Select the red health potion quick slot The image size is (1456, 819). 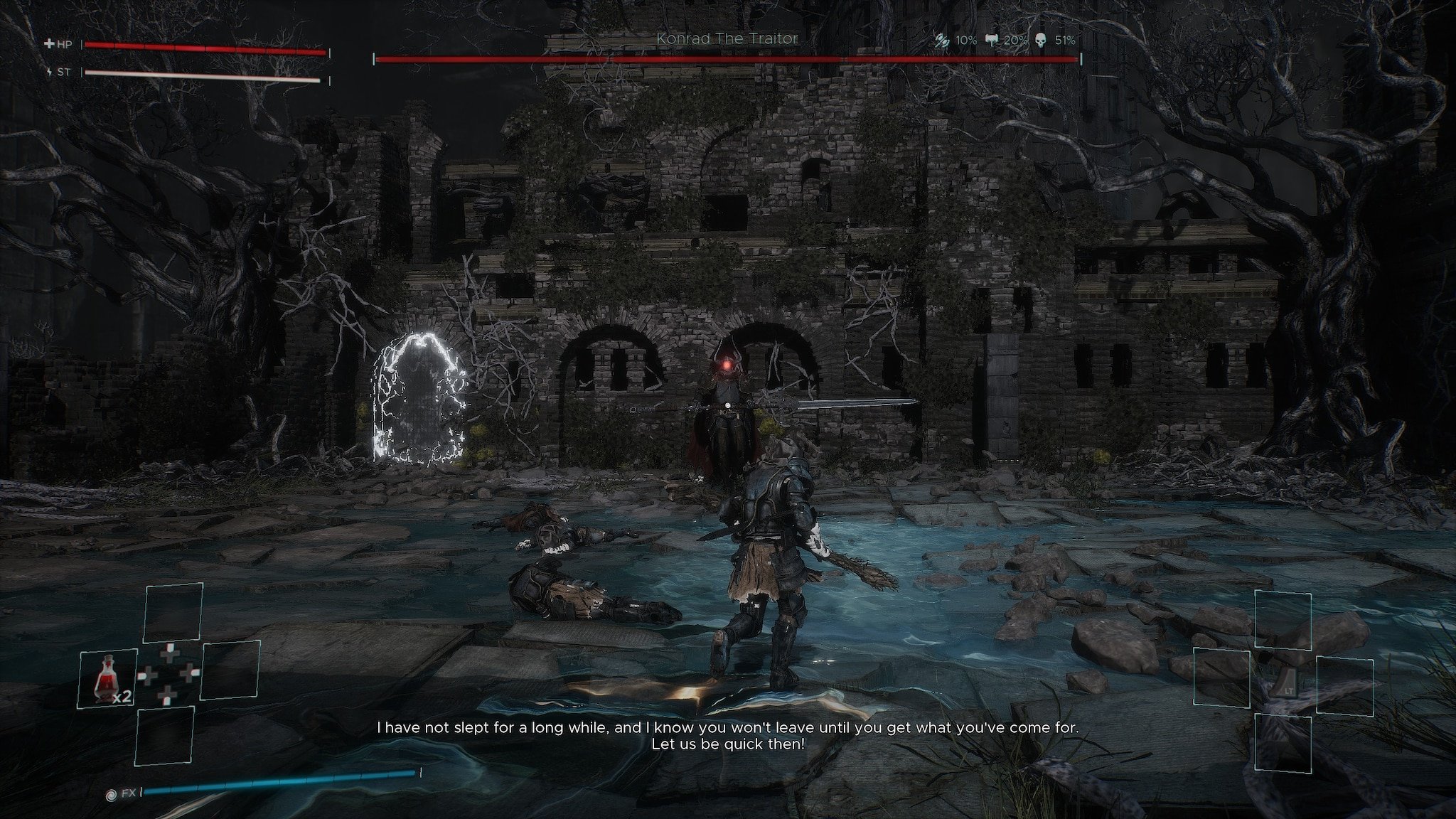(107, 679)
